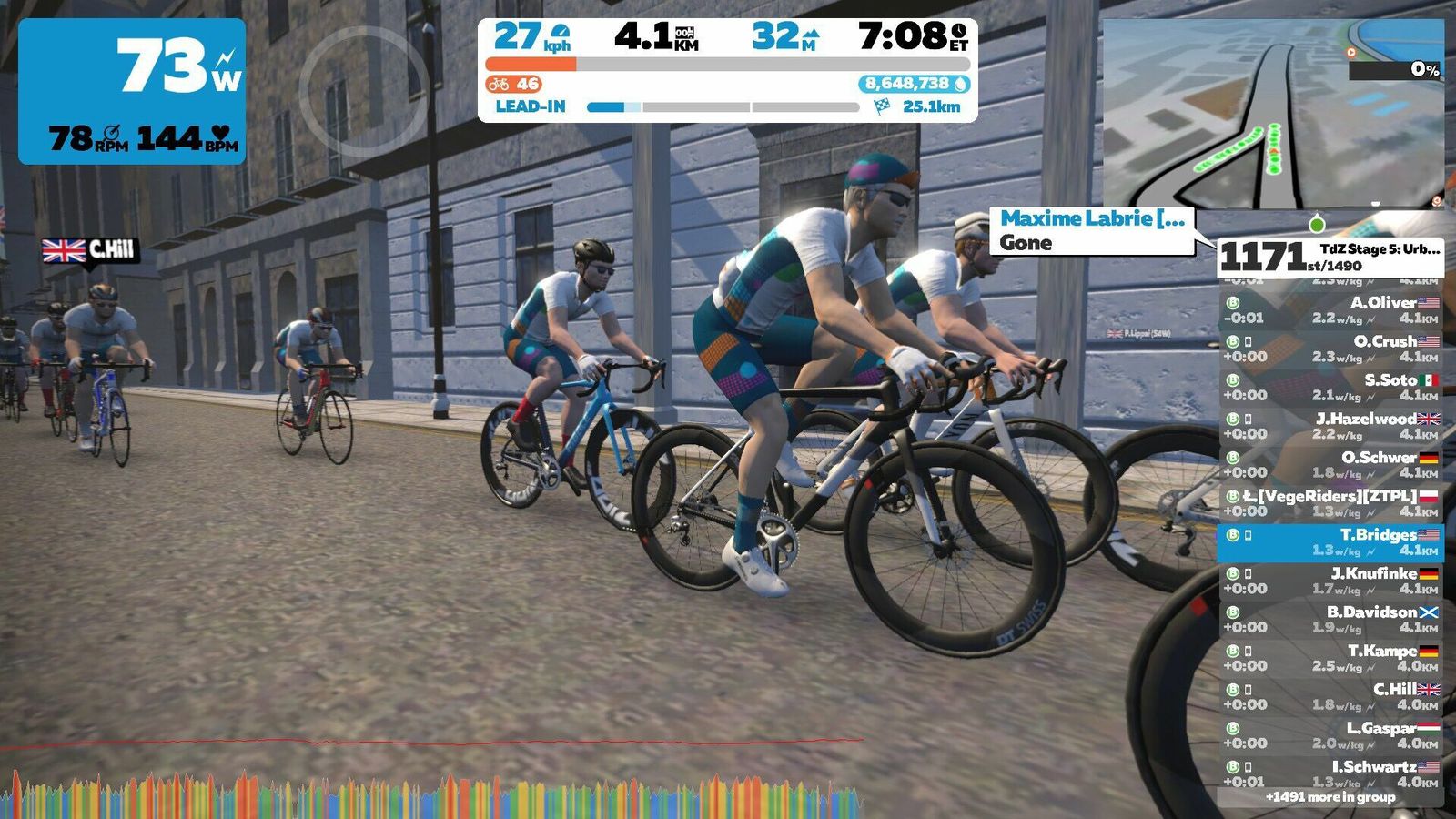This screenshot has width=1456, height=819.
Task: Select the highlighted T.Bridges row
Action: point(1330,542)
